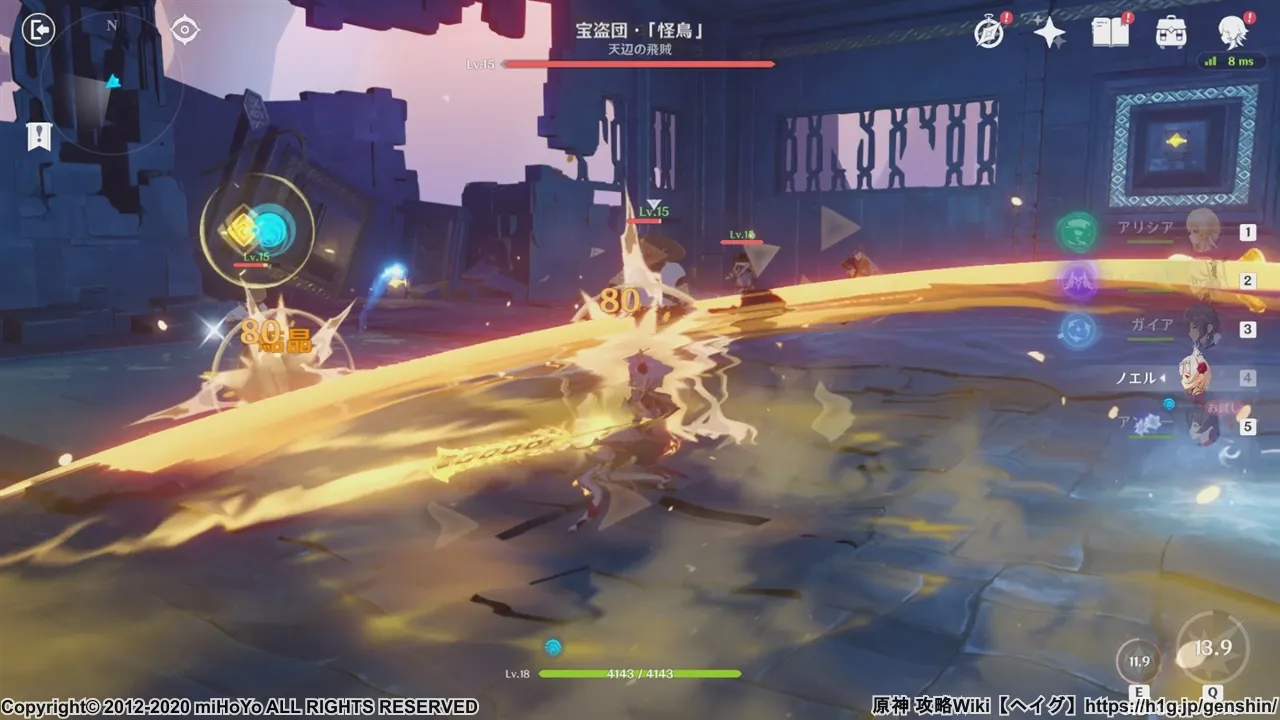Open the four-pointed star wish icon
The image size is (1280, 720).
click(1049, 33)
